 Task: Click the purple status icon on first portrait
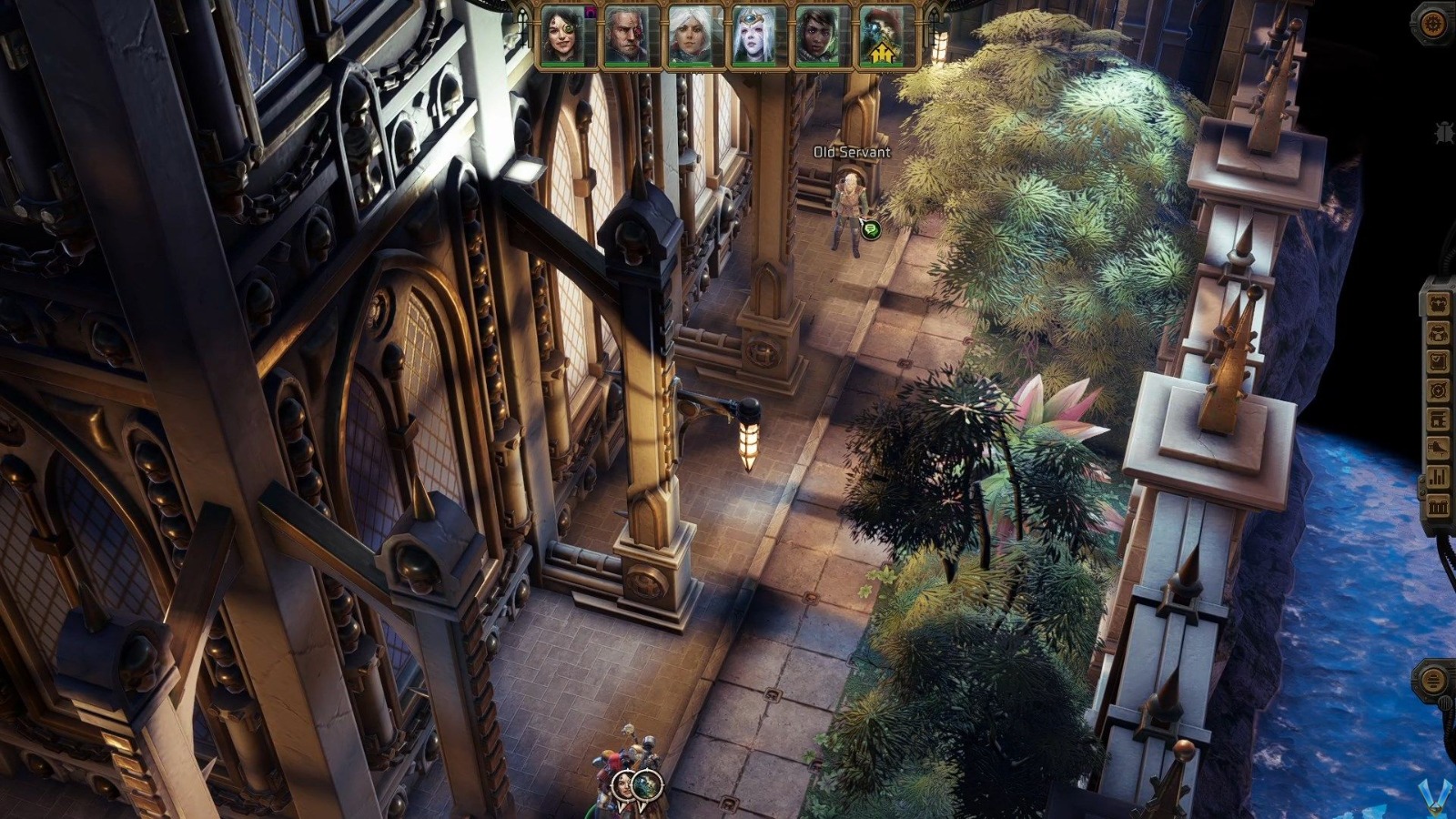(x=589, y=13)
